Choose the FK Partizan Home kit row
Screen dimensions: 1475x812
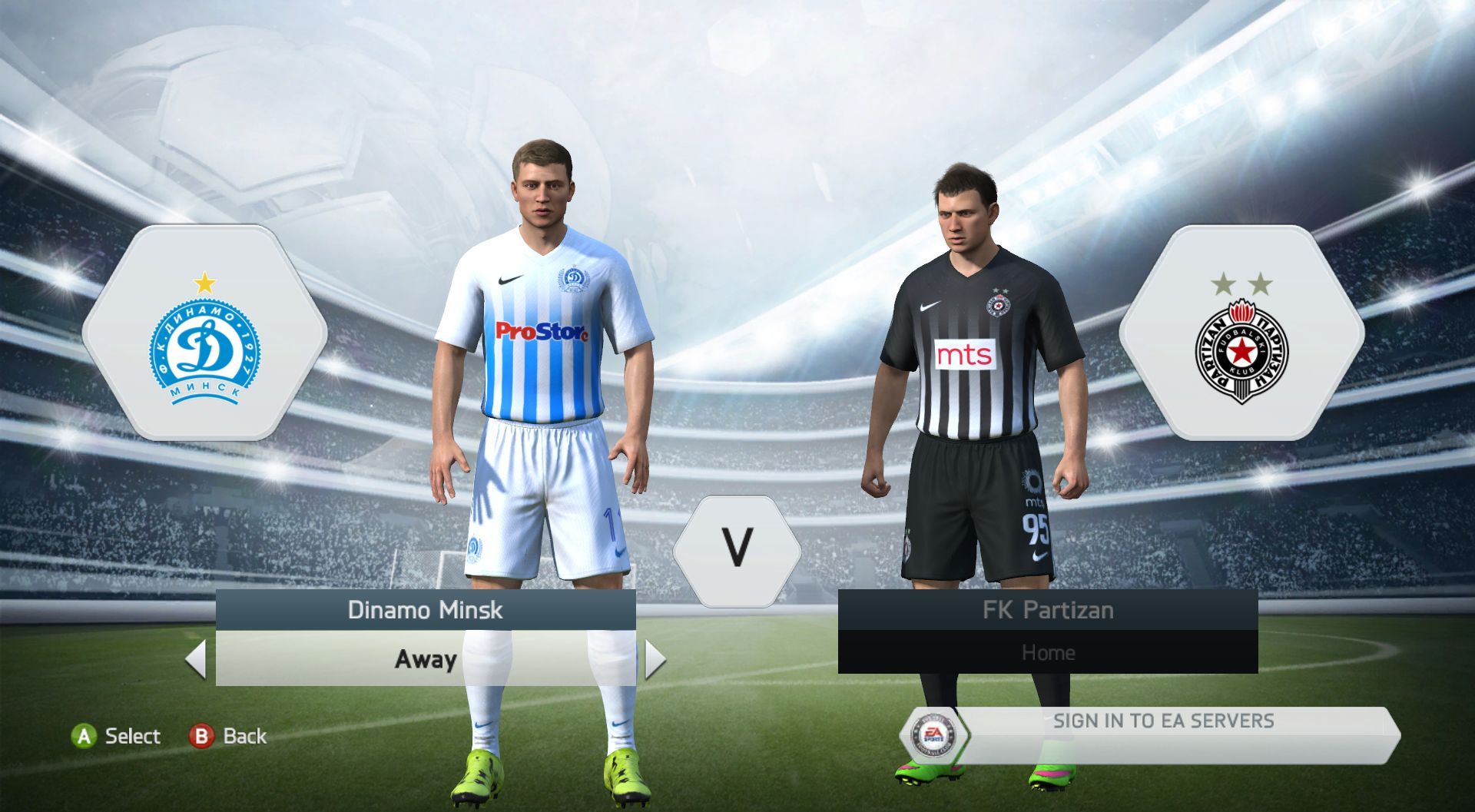[1048, 653]
